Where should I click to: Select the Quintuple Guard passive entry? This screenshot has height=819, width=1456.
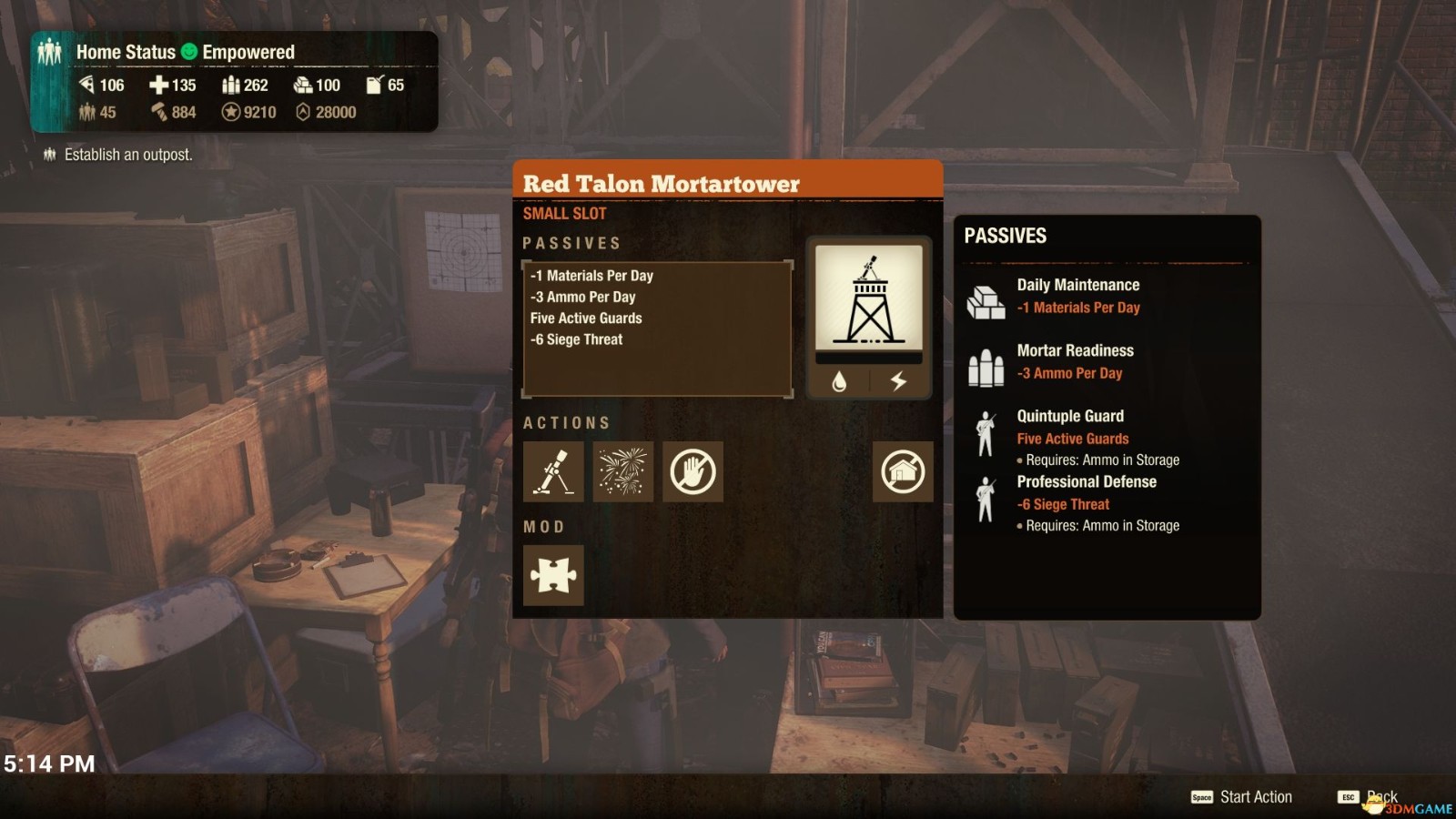[1070, 427]
